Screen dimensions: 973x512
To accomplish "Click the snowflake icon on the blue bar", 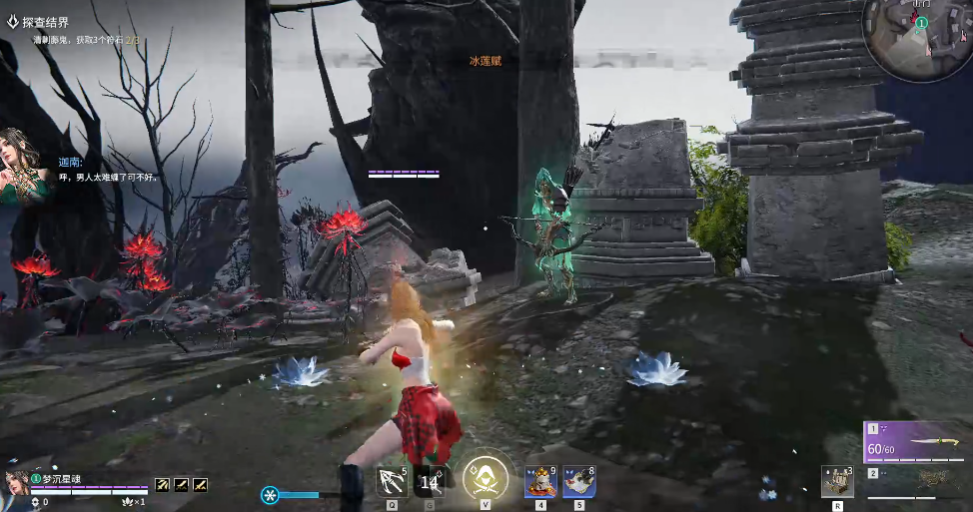I will tap(270, 495).
